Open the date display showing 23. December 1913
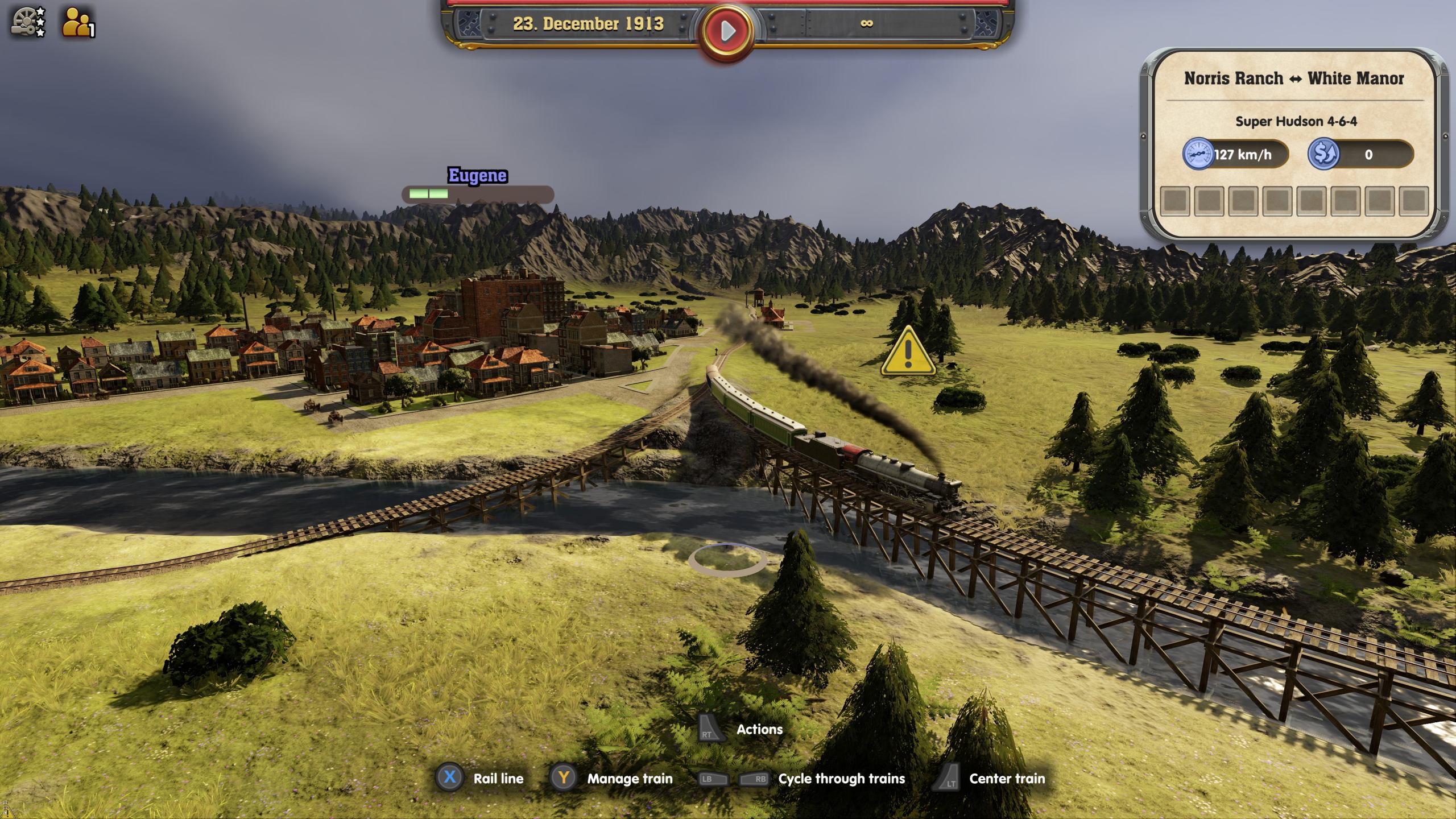Screen dimensions: 1456x819 (588, 24)
